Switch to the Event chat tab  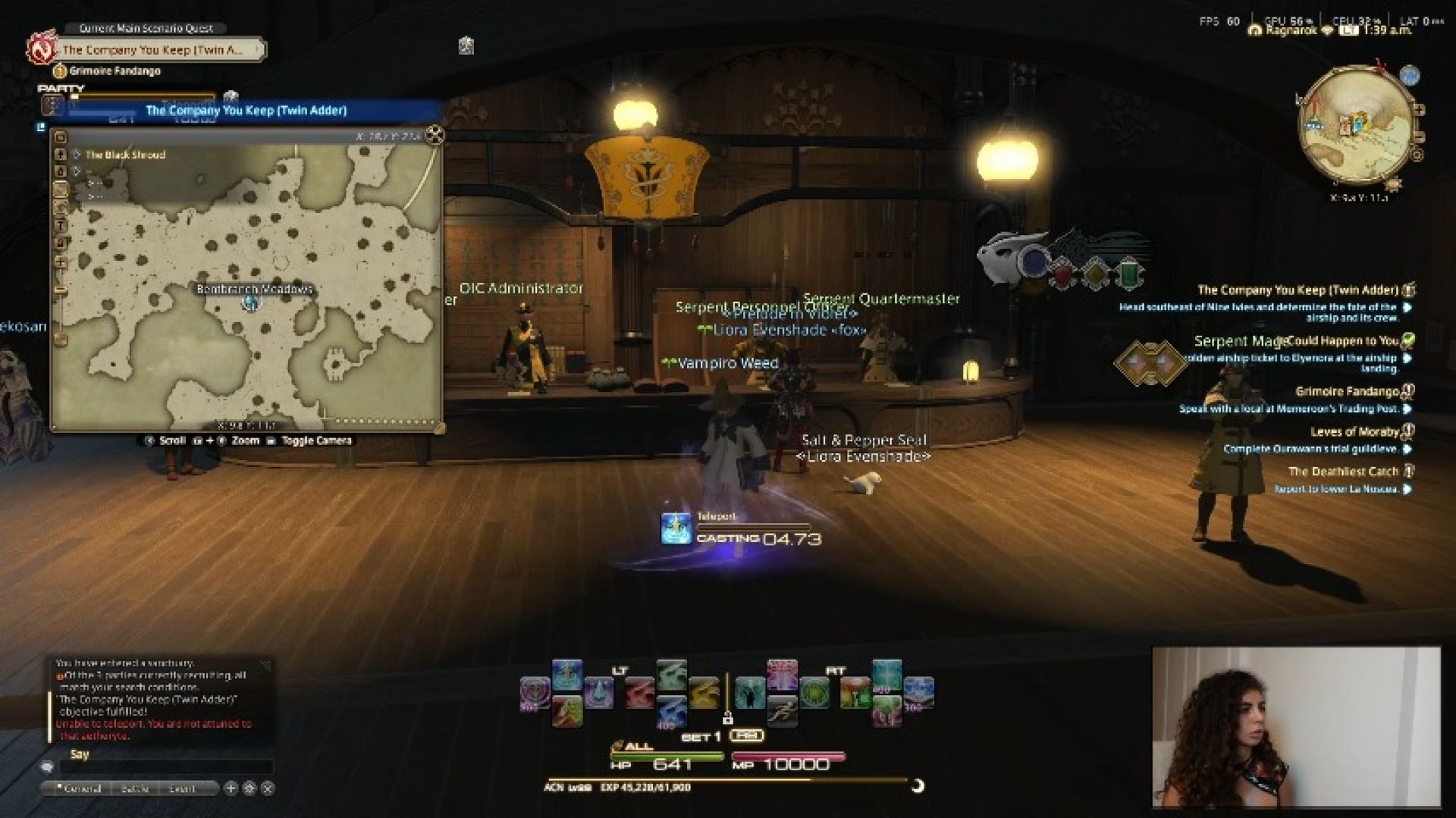pos(183,788)
